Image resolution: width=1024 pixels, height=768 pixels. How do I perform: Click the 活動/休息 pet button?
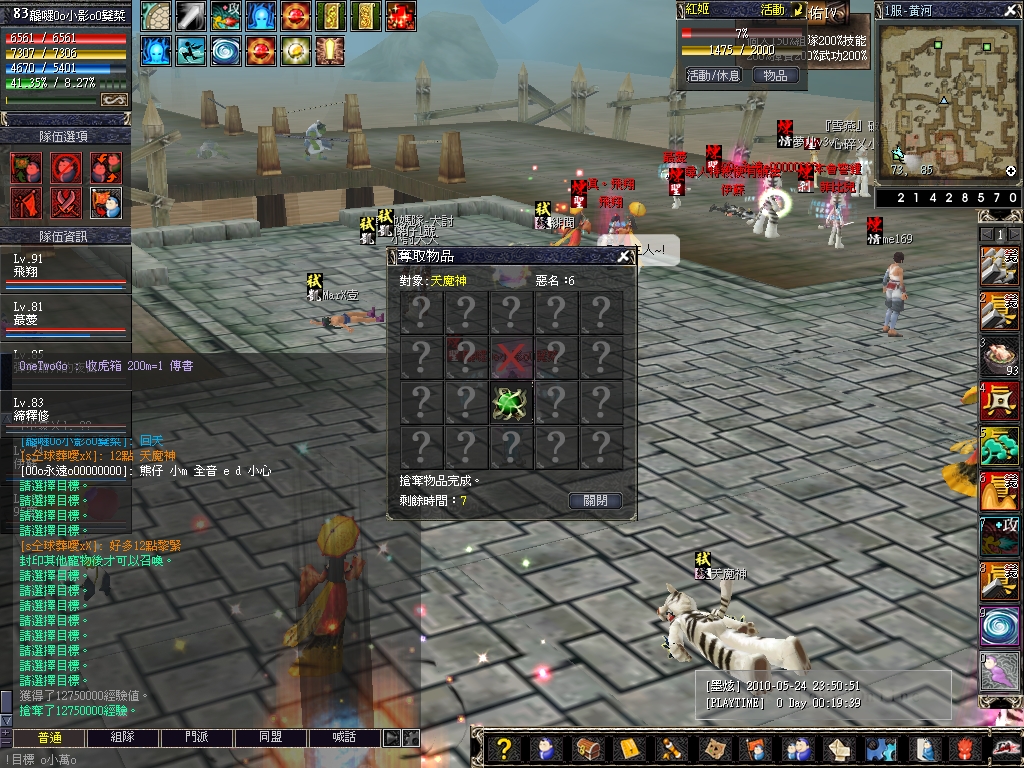[713, 75]
